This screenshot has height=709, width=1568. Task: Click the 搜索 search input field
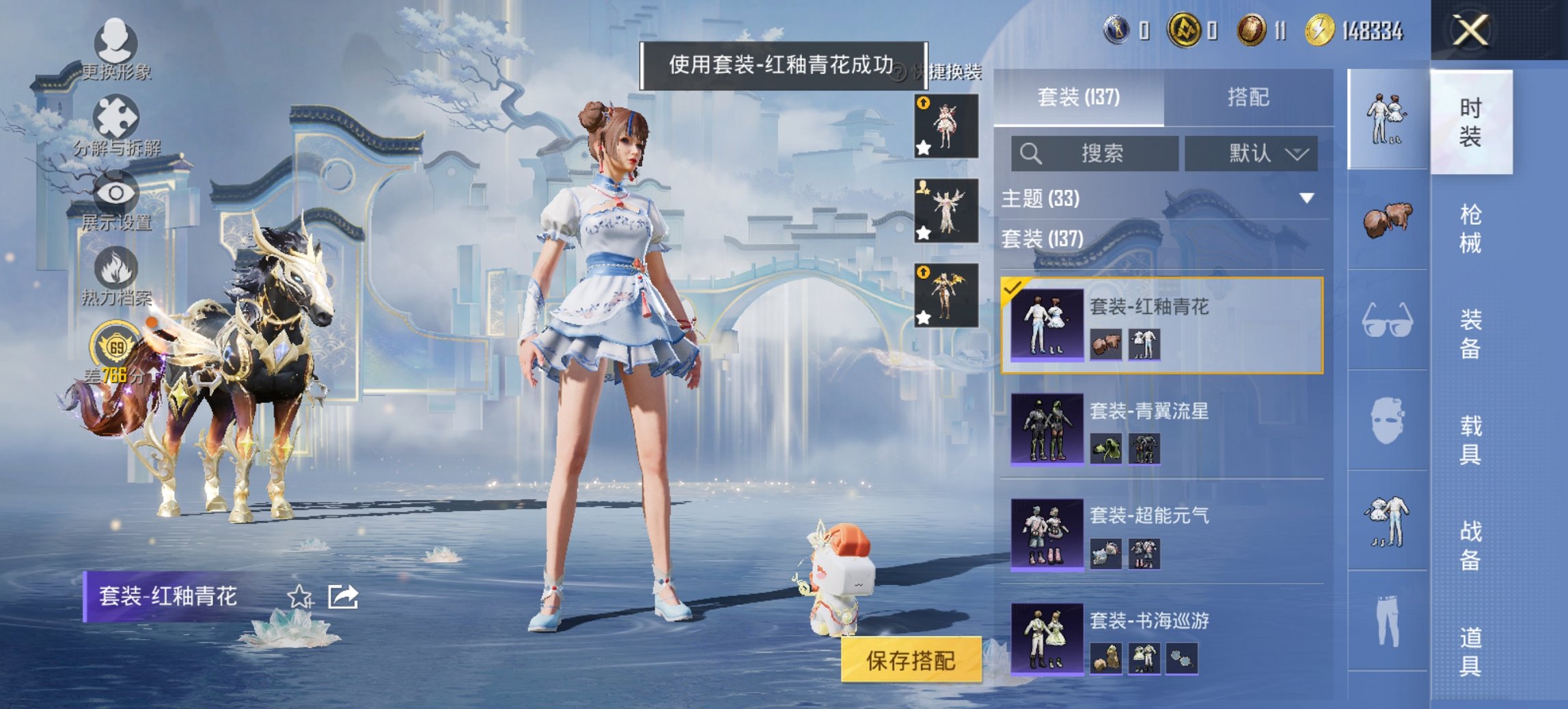pos(1093,154)
